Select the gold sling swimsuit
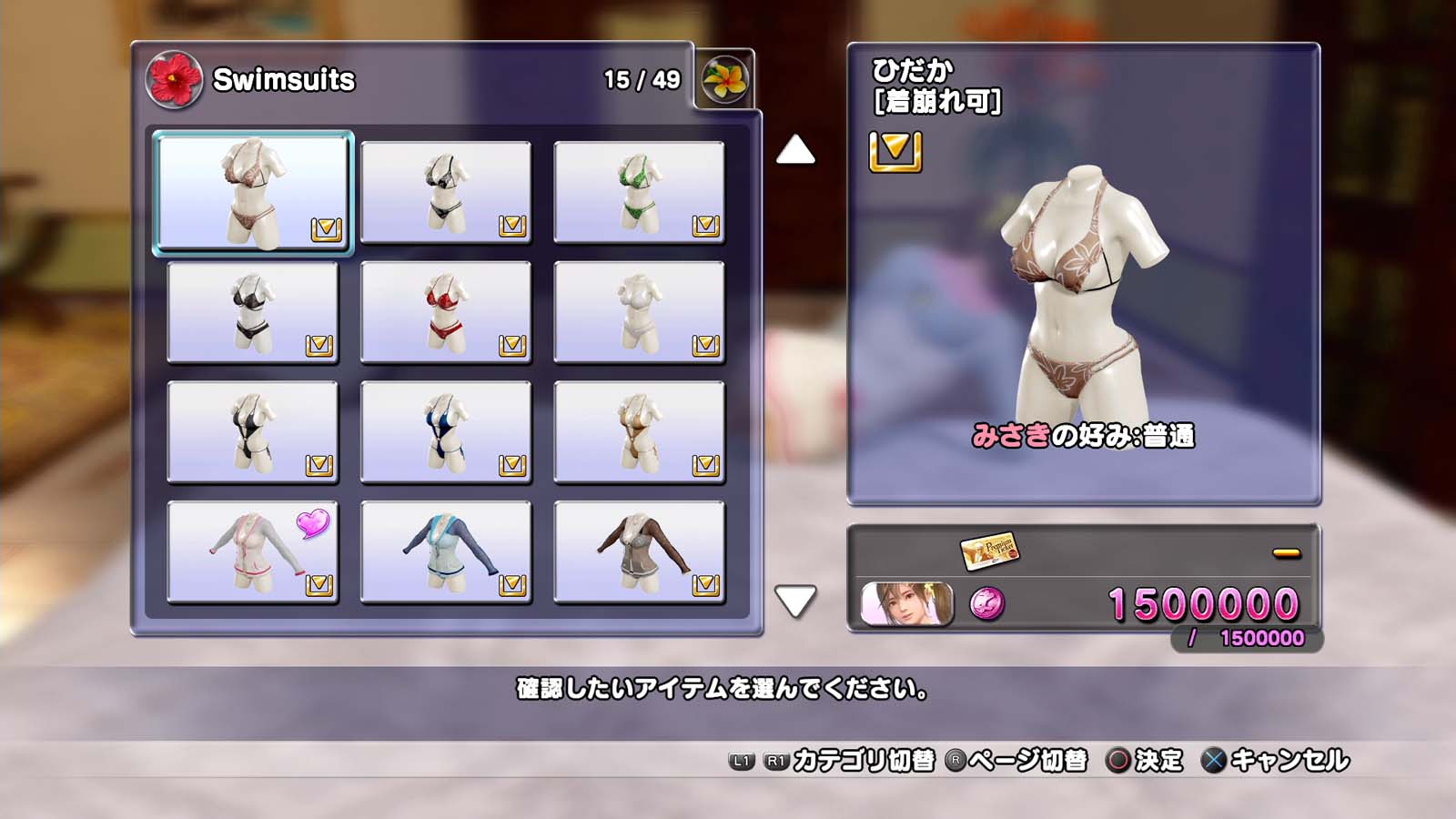The width and height of the screenshot is (1456, 819). point(639,432)
